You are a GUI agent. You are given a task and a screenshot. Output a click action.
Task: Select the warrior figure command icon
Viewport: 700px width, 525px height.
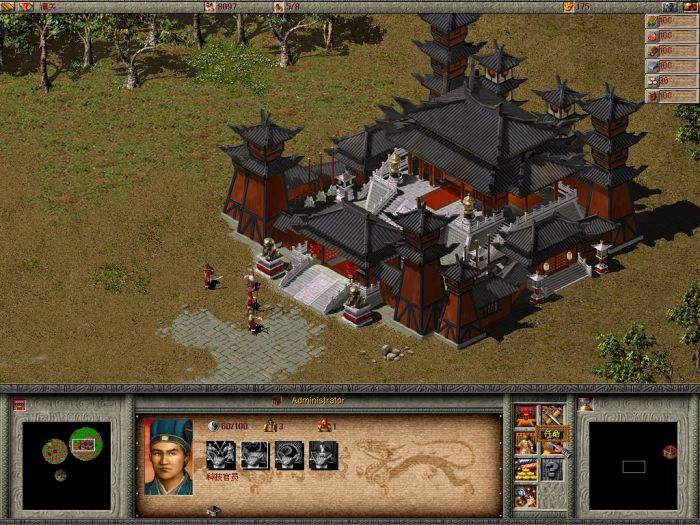point(526,442)
